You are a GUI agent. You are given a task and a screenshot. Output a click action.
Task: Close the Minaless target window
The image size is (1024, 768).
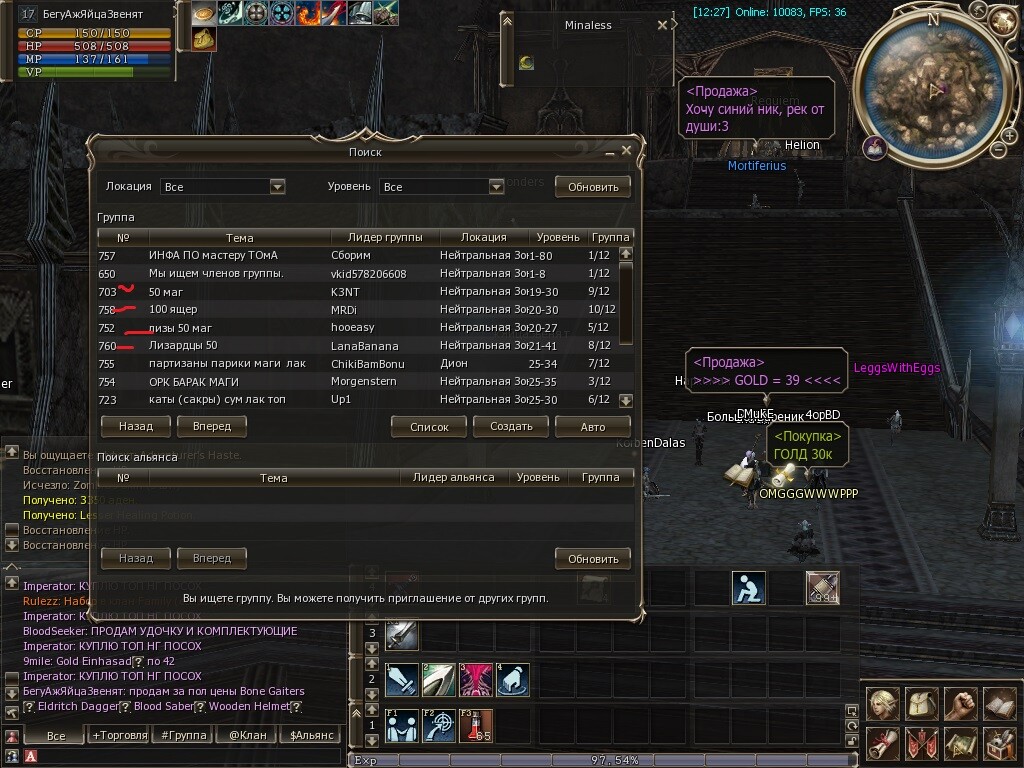pos(663,26)
